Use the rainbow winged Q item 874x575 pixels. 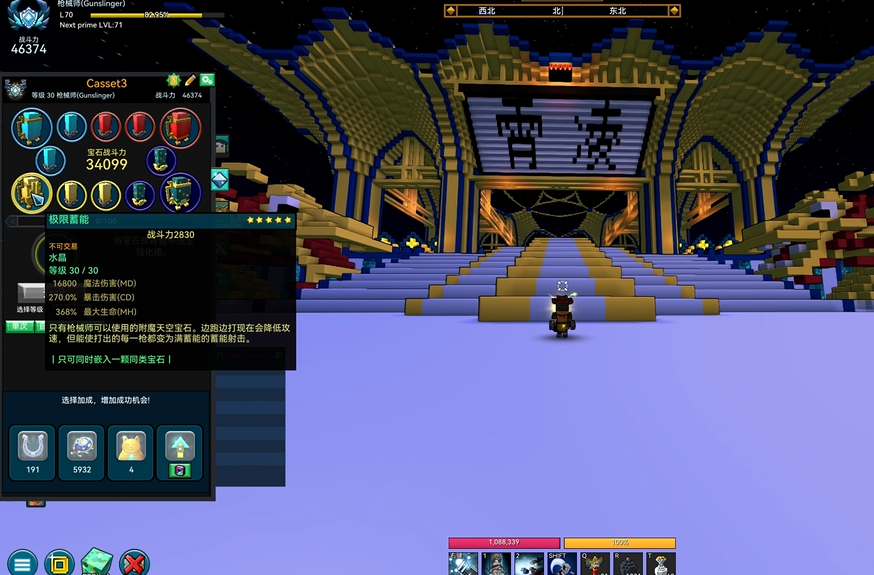pos(595,565)
